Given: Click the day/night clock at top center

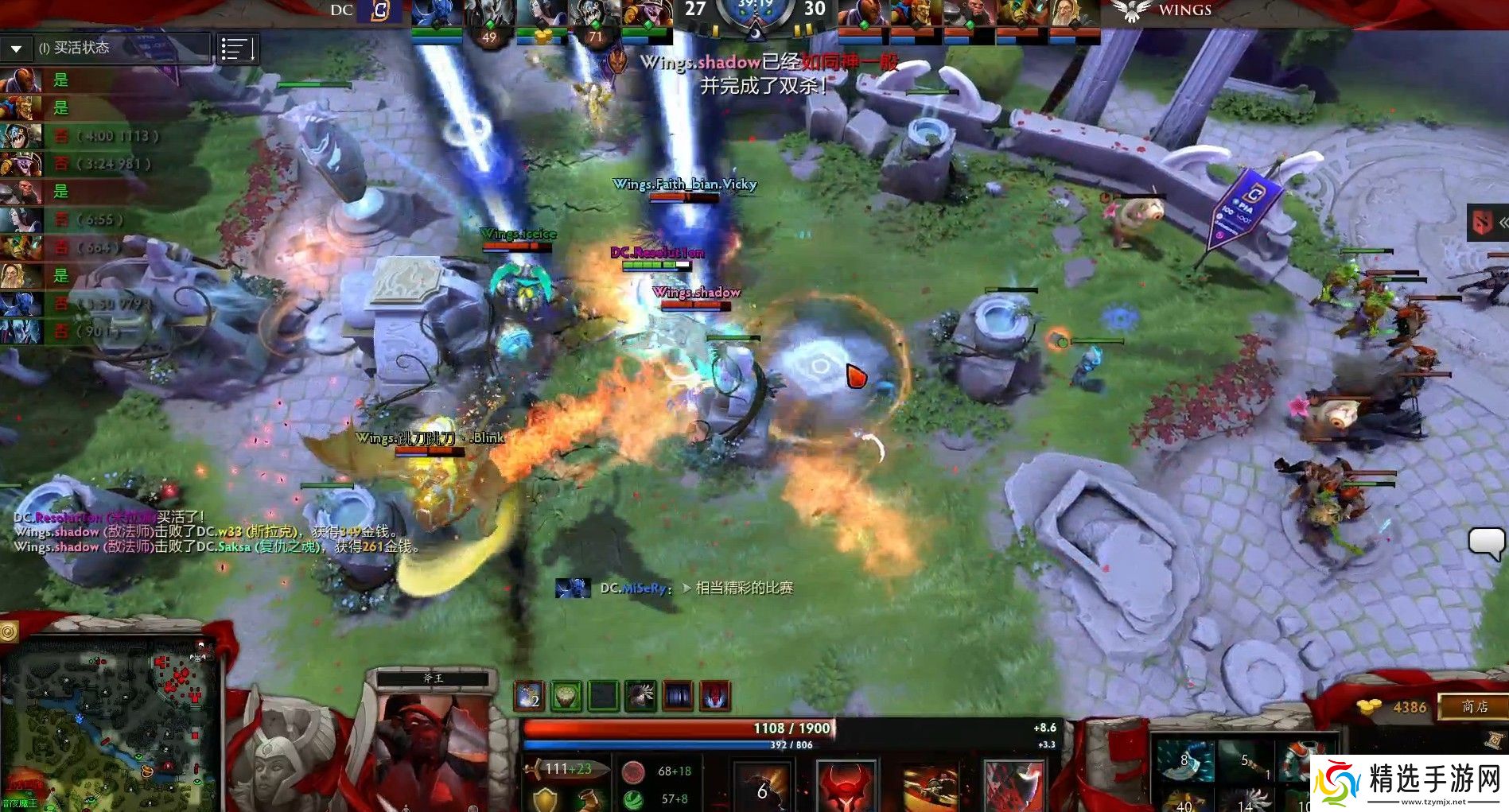Looking at the screenshot, I should [754, 13].
